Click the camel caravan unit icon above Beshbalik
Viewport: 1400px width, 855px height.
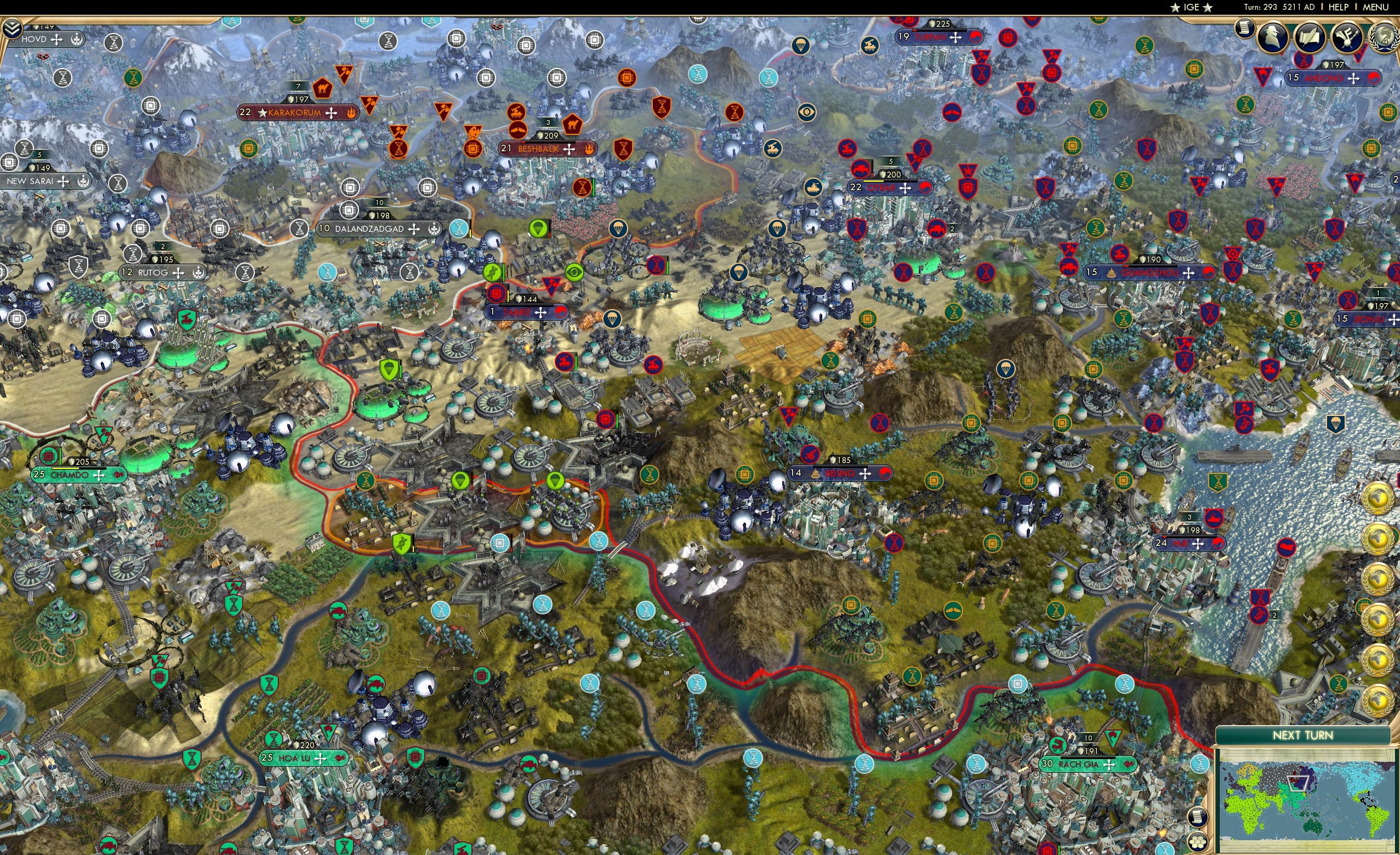573,125
